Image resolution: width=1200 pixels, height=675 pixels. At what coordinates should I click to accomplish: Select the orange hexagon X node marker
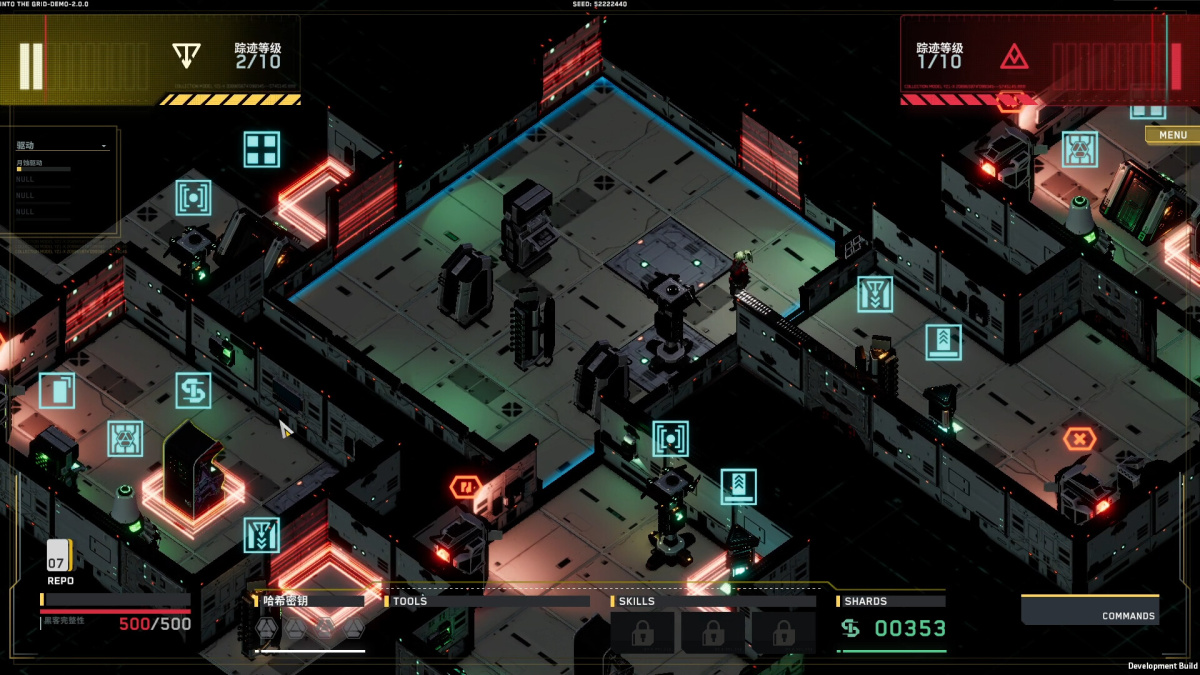[1079, 439]
